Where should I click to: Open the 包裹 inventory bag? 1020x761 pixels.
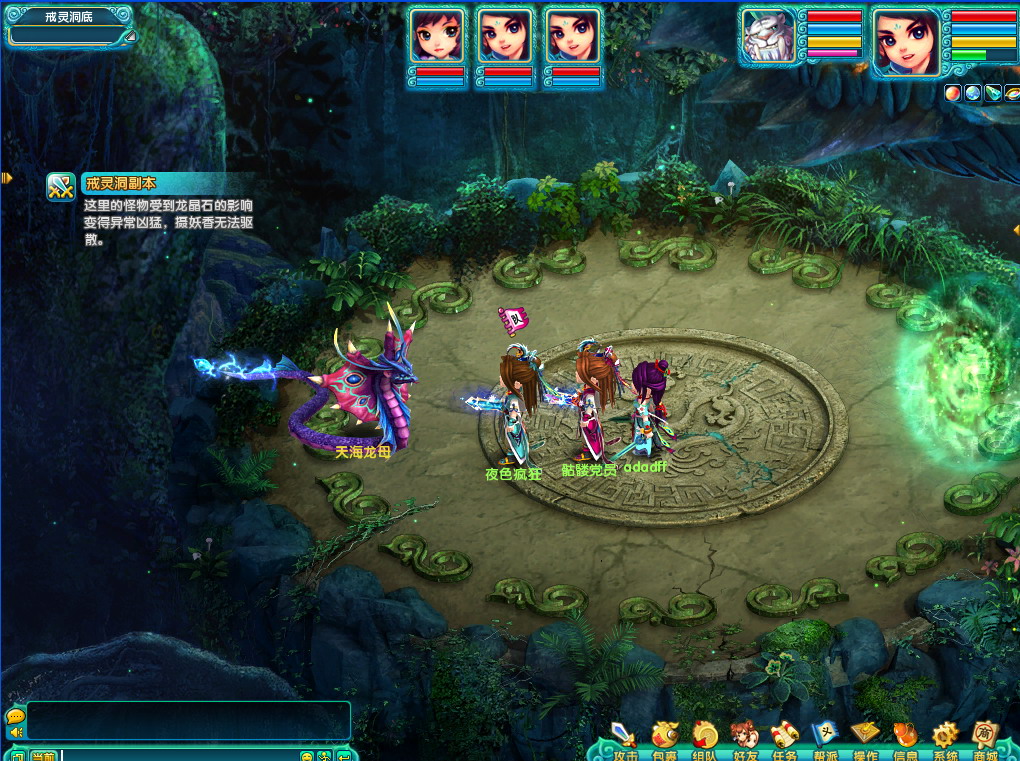(x=664, y=737)
